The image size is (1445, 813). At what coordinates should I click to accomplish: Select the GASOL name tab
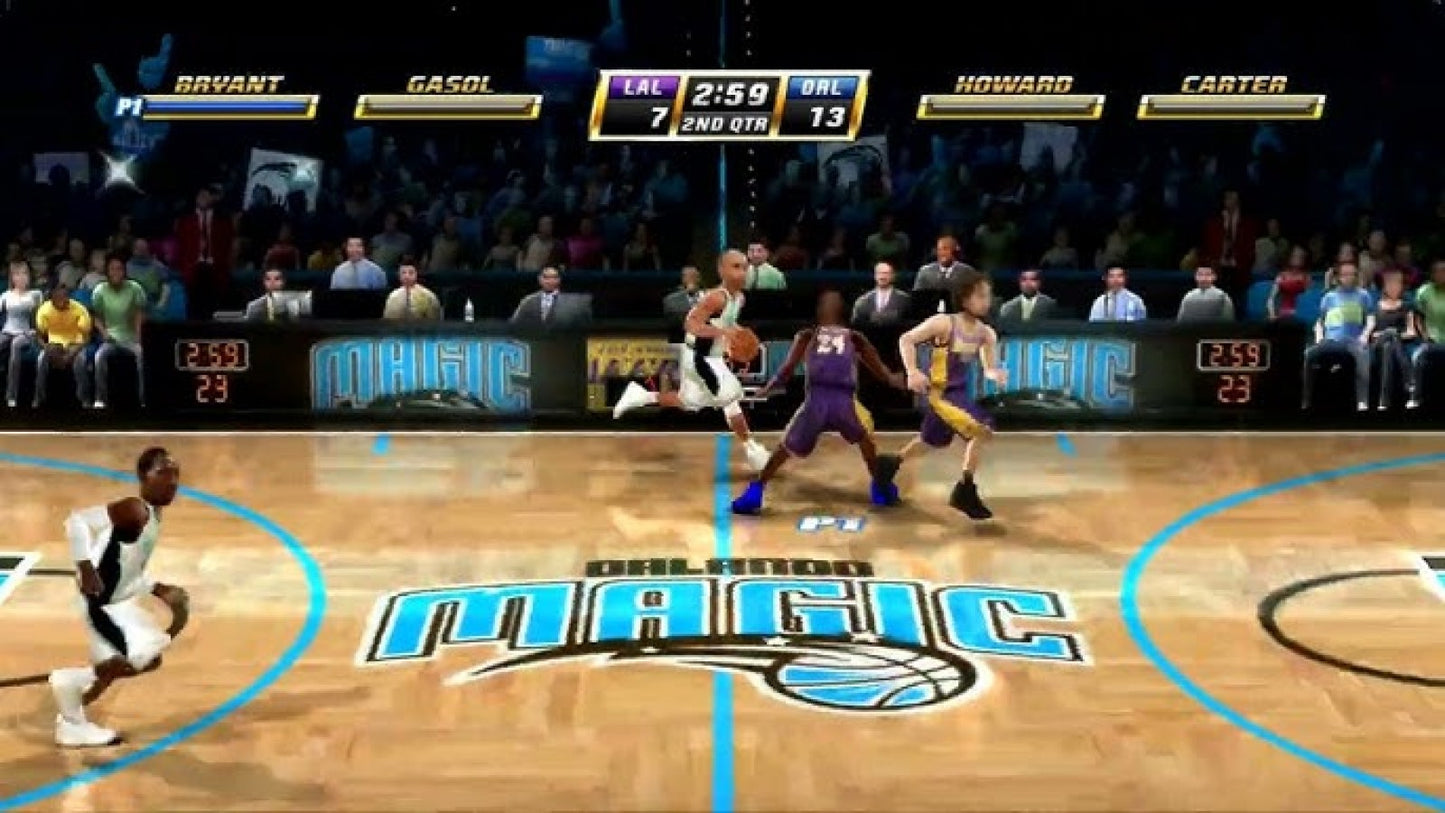(449, 84)
